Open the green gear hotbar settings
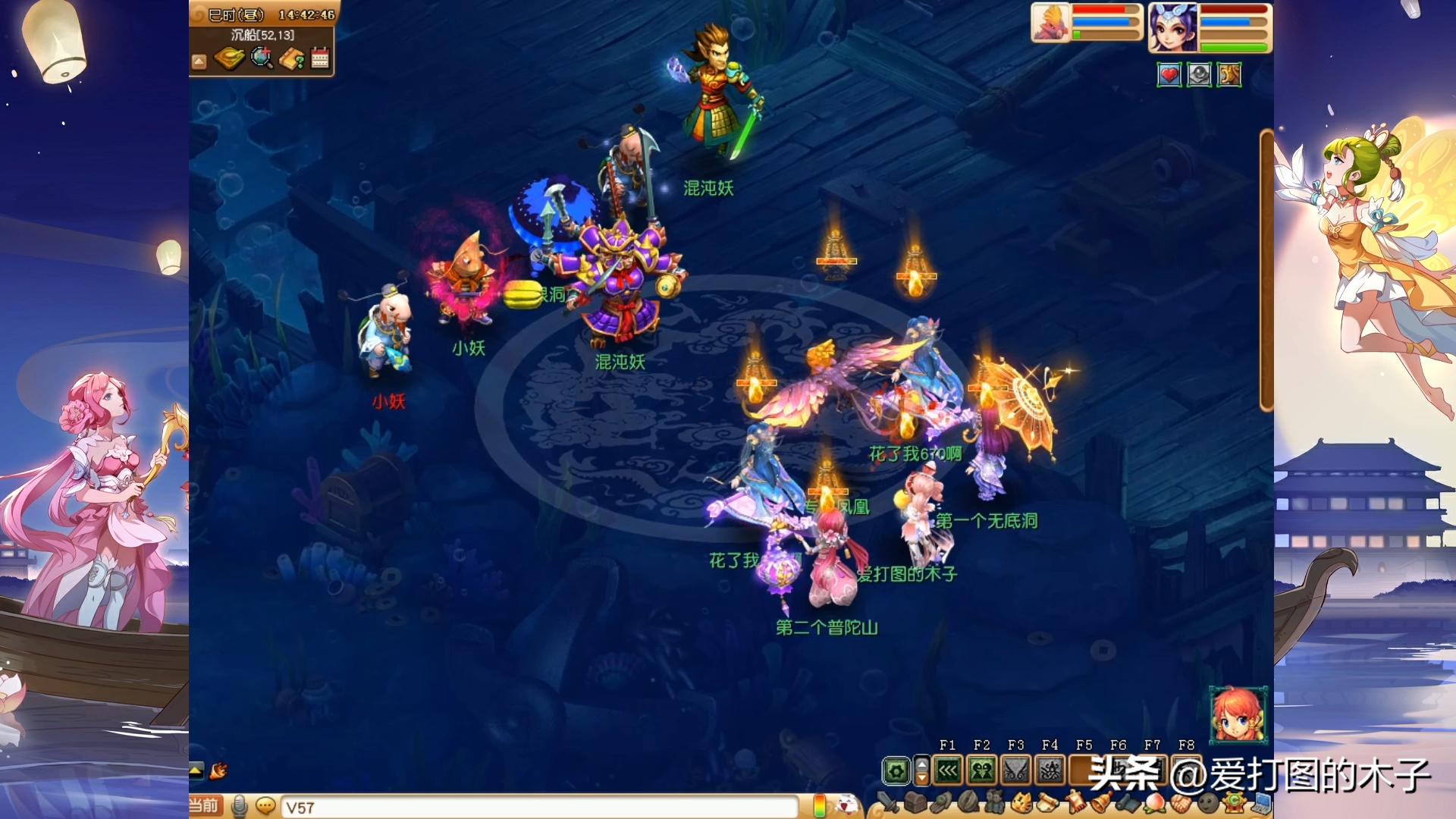Viewport: 1456px width, 819px height. coord(896,771)
